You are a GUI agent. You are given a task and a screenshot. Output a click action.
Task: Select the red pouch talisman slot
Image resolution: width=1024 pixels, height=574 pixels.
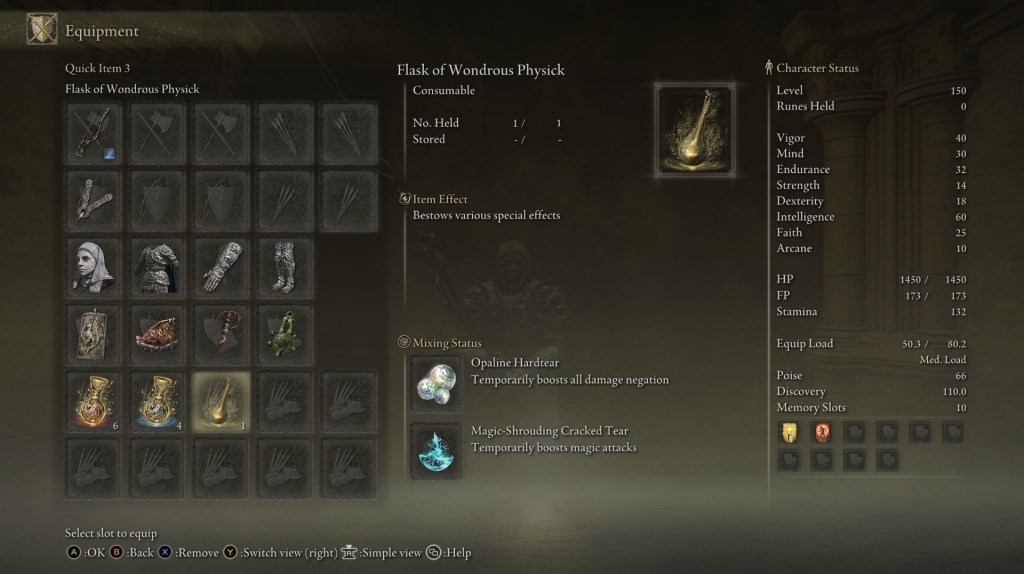click(x=158, y=332)
